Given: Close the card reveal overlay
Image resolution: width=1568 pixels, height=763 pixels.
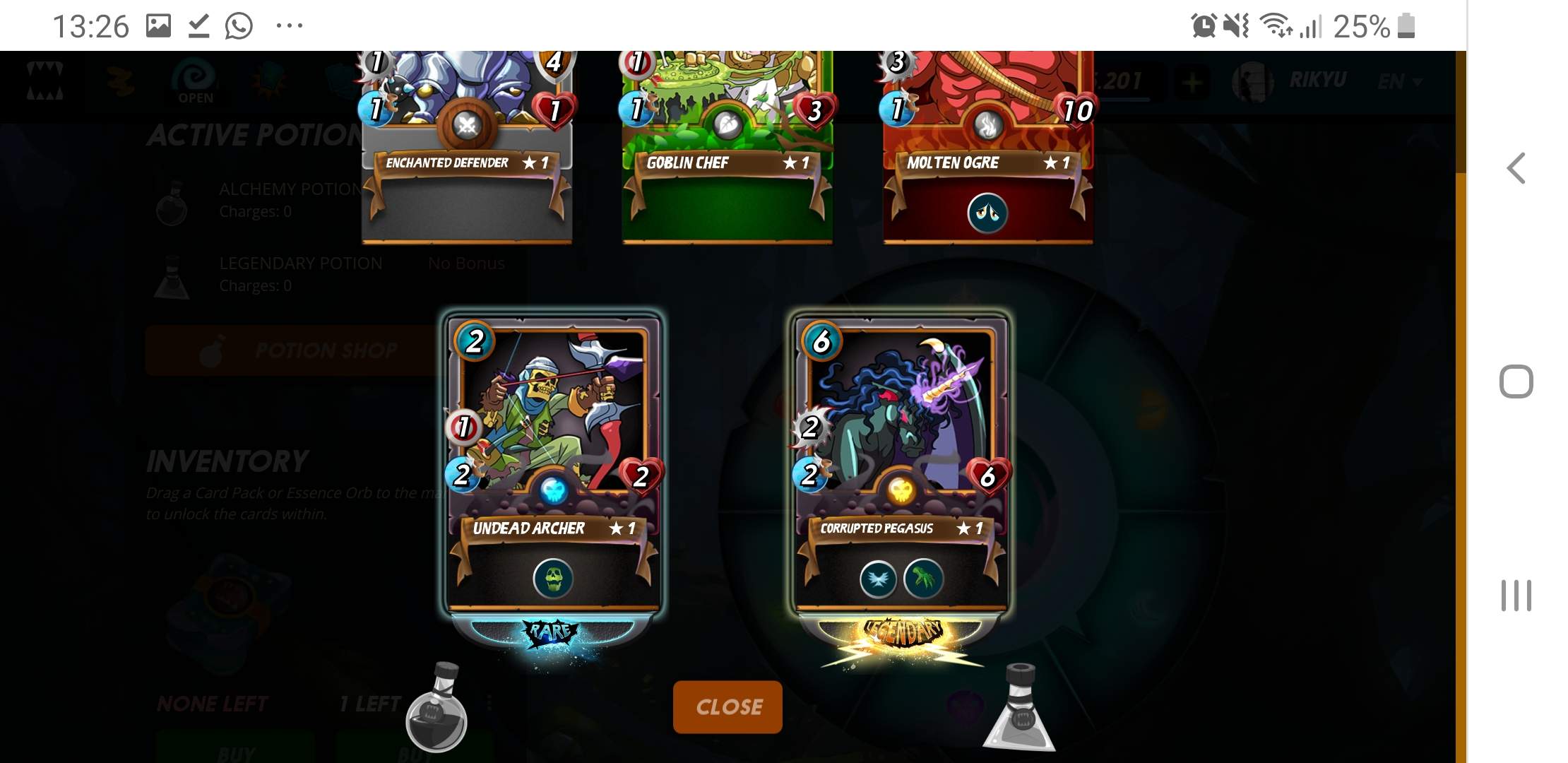Looking at the screenshot, I should click(727, 706).
